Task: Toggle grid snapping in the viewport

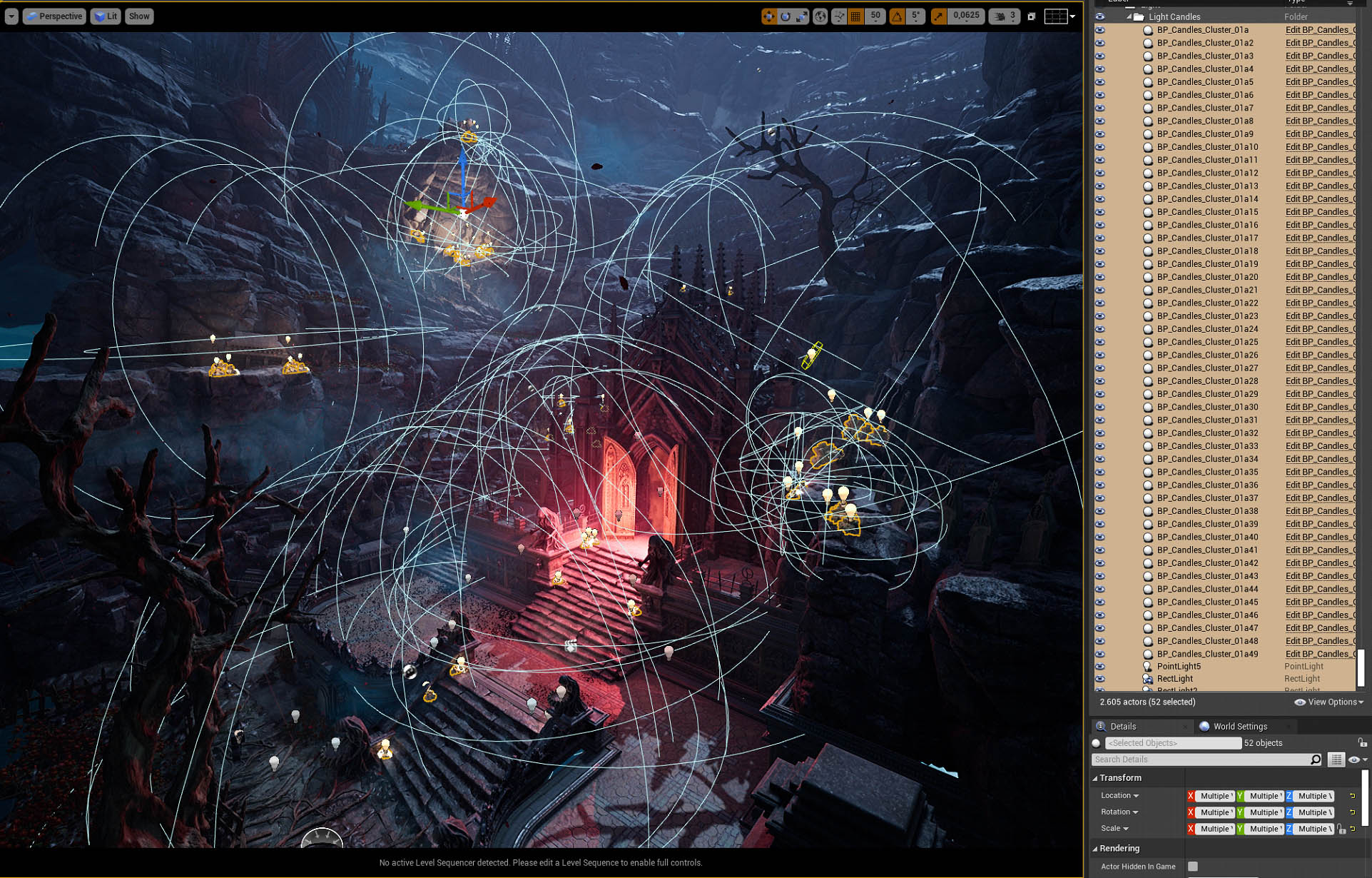Action: coord(855,16)
